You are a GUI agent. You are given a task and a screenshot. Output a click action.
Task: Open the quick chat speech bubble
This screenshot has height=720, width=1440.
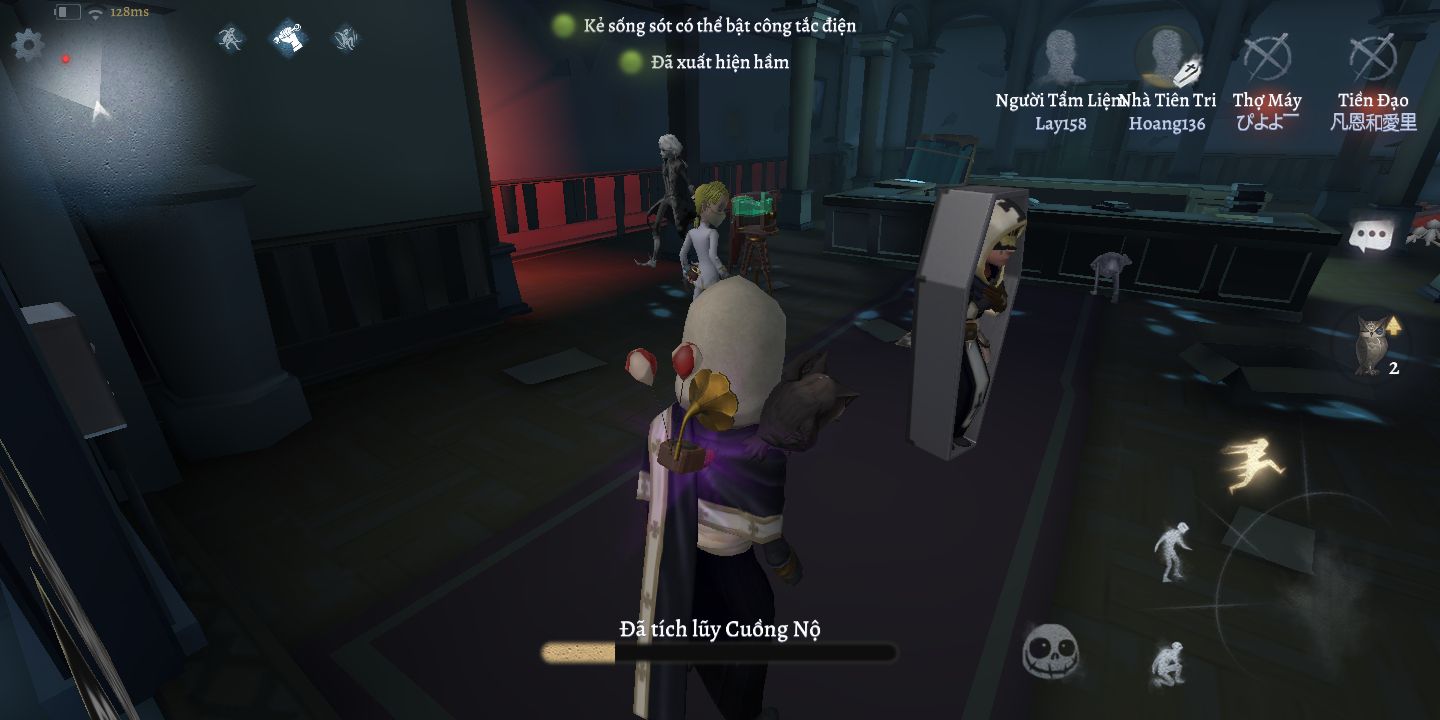(1371, 236)
